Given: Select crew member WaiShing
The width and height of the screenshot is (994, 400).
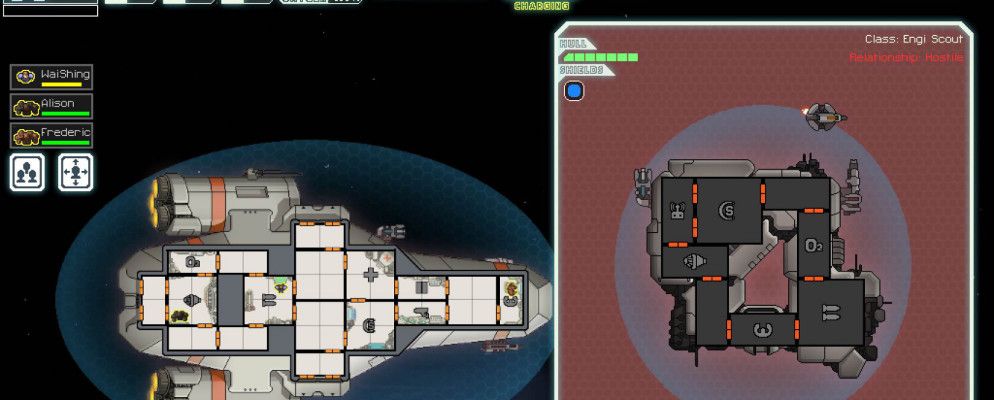Looking at the screenshot, I should [x=51, y=78].
